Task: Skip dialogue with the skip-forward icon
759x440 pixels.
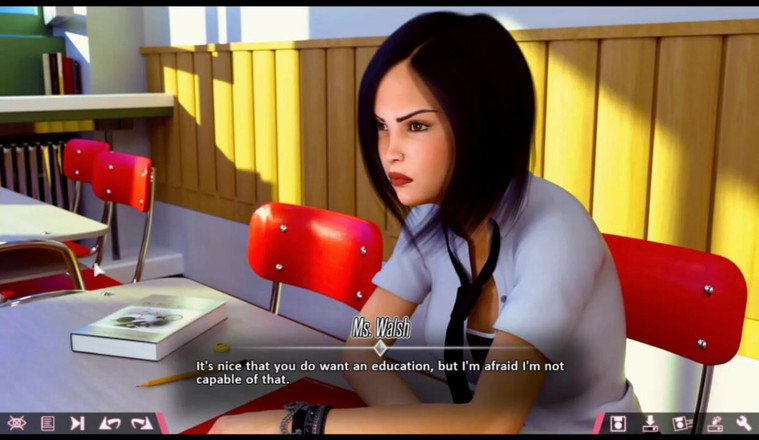Action: tap(77, 423)
